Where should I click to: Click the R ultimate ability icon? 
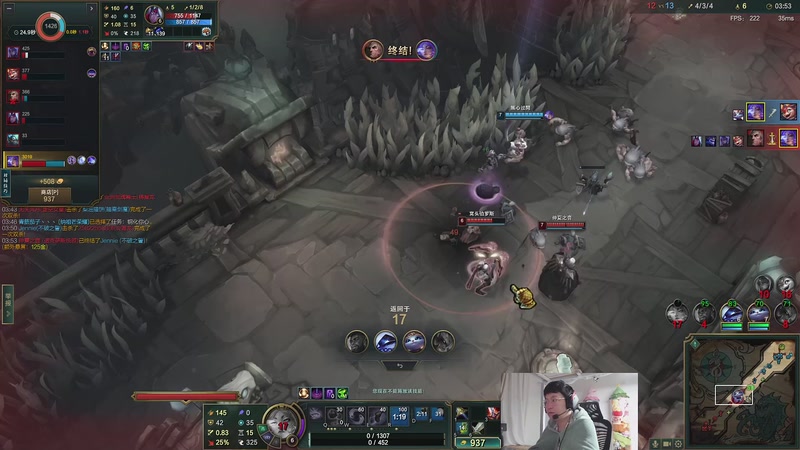click(400, 415)
